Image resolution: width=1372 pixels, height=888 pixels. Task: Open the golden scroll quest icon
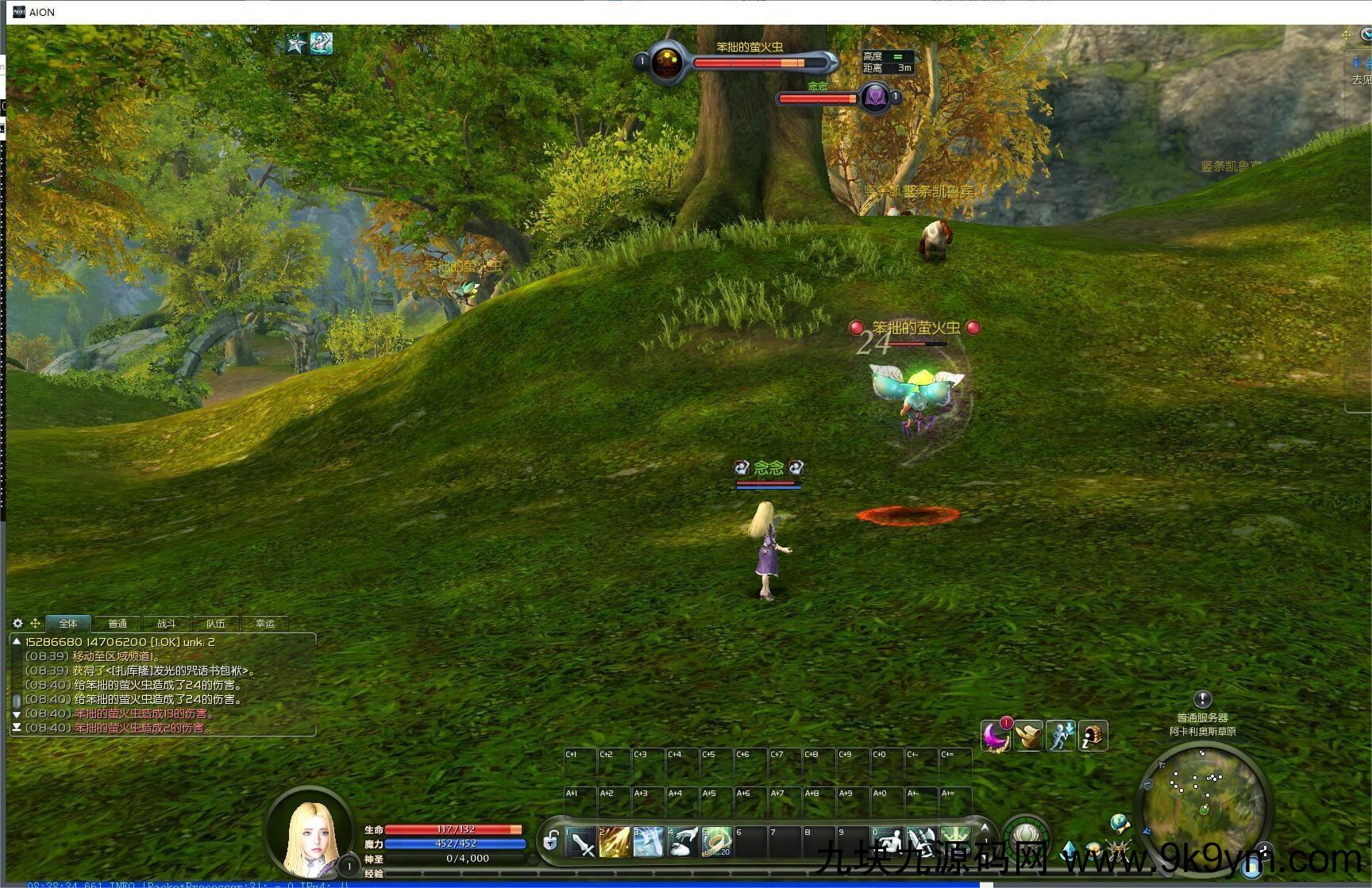[1028, 736]
